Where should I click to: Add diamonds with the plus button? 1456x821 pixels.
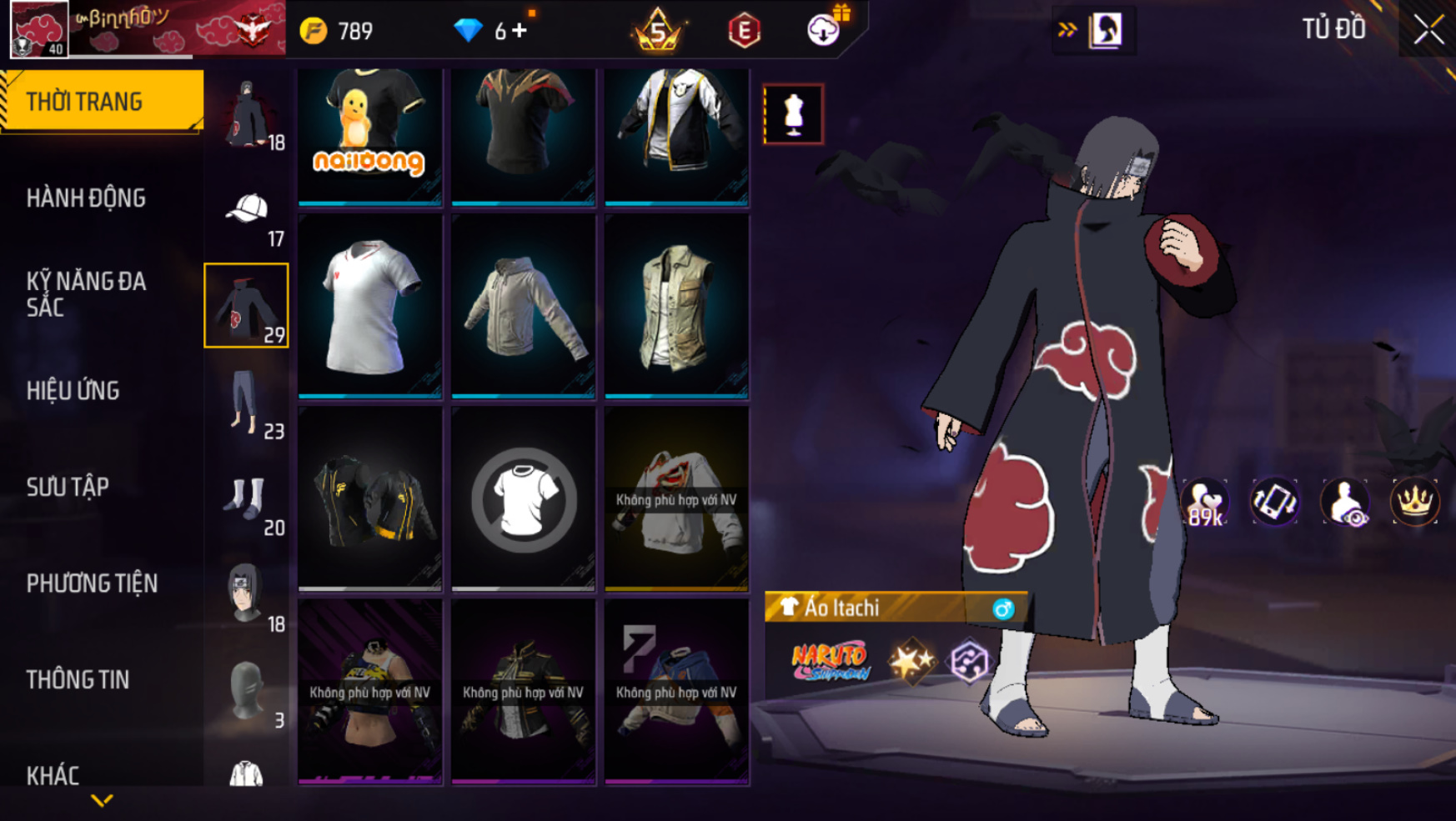[520, 31]
